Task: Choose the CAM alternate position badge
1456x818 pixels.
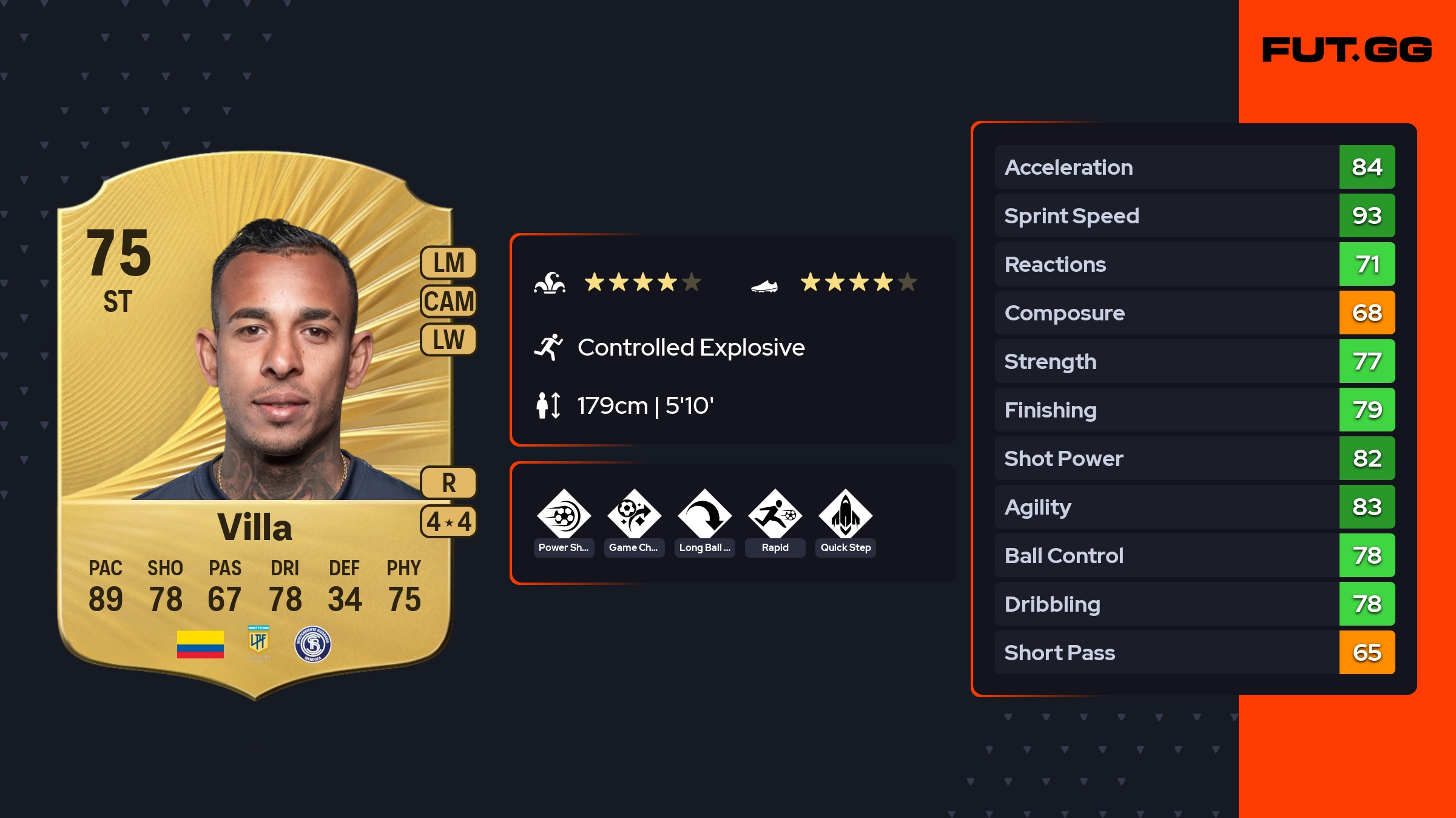Action: point(448,302)
